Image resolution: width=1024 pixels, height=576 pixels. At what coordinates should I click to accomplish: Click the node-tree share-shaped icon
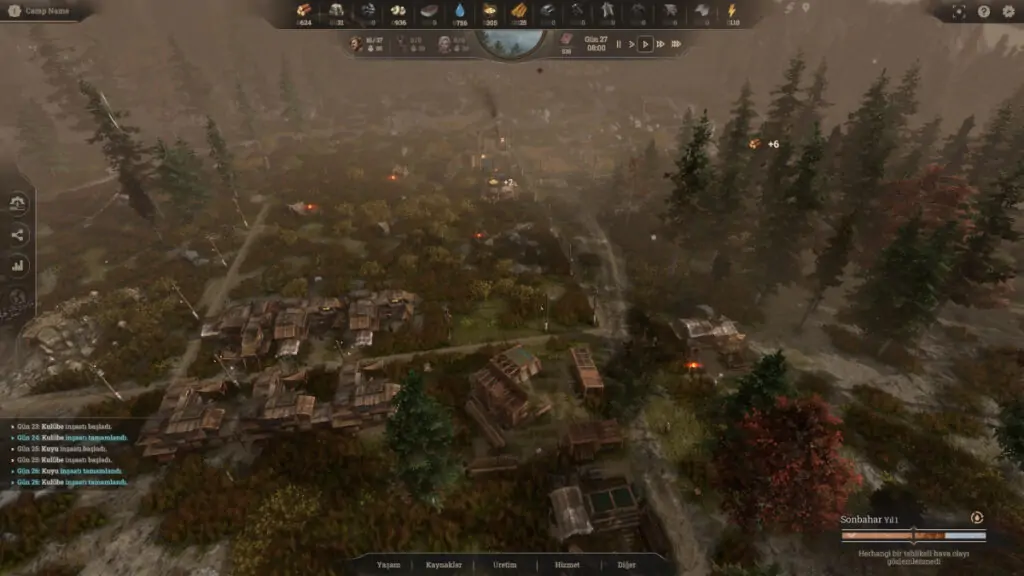pyautogui.click(x=19, y=235)
